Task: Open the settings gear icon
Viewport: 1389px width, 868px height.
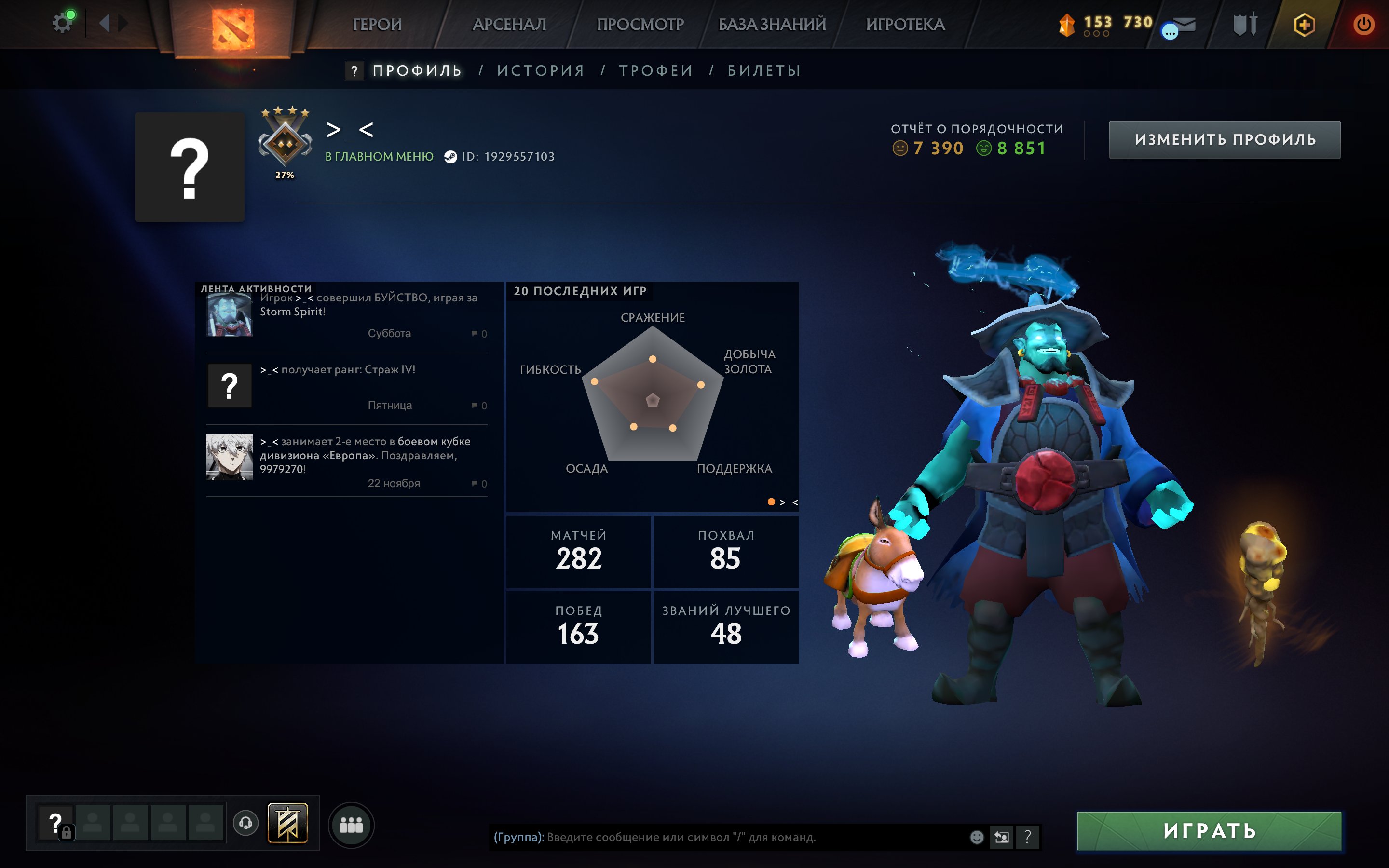Action: 62,22
